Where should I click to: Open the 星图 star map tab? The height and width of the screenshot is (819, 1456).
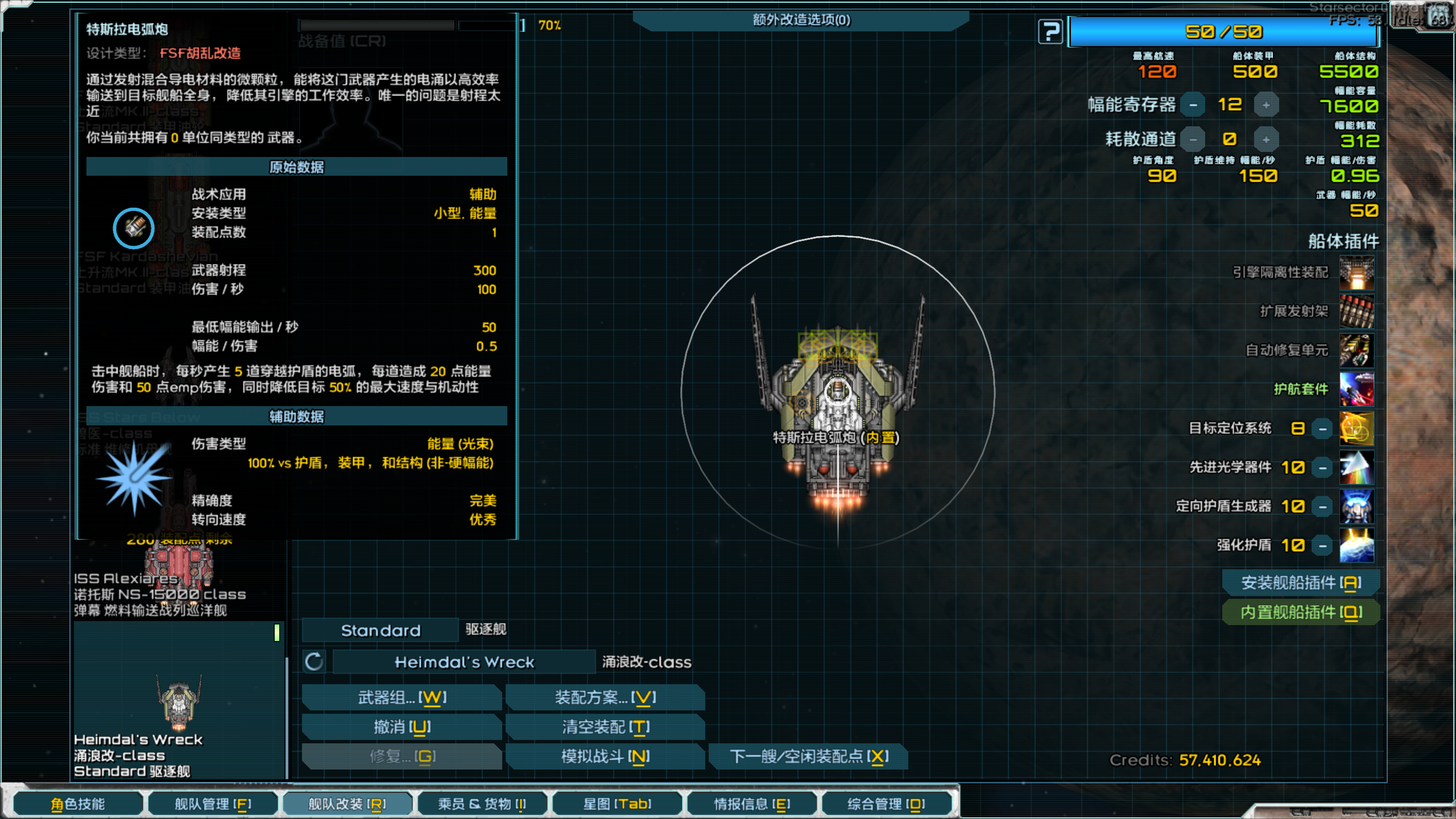[617, 804]
